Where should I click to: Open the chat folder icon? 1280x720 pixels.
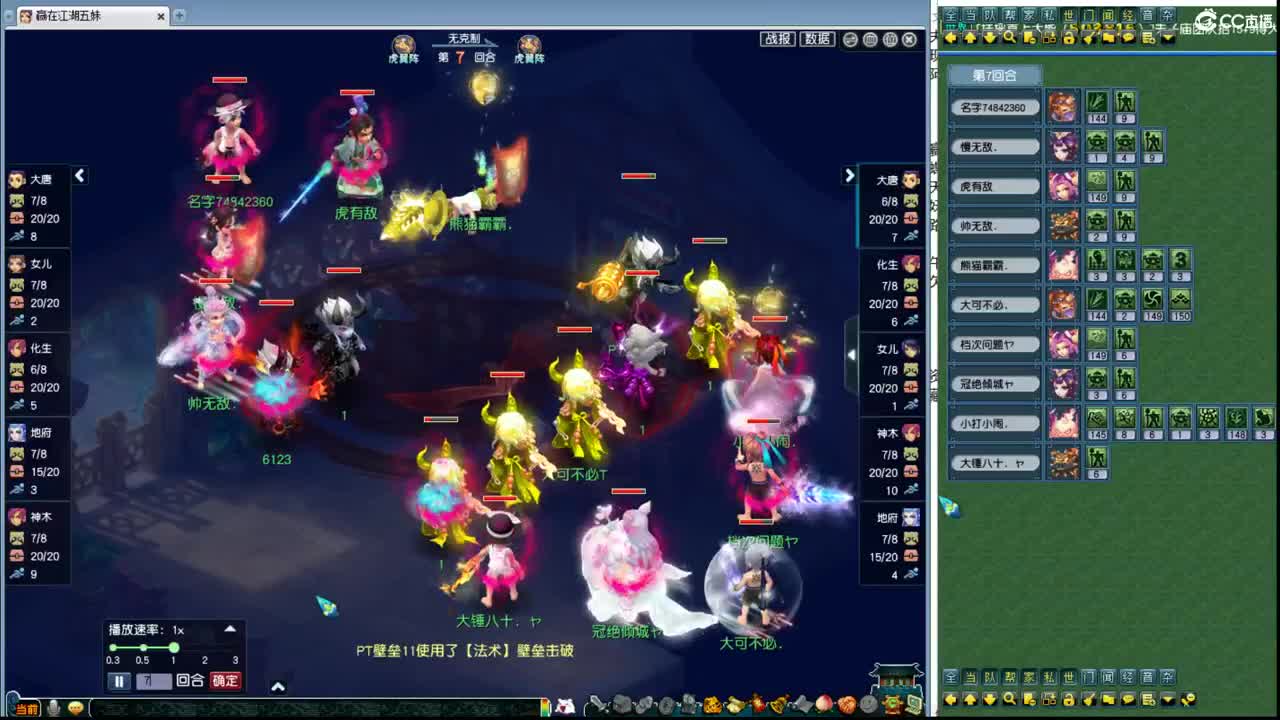(x=1108, y=37)
